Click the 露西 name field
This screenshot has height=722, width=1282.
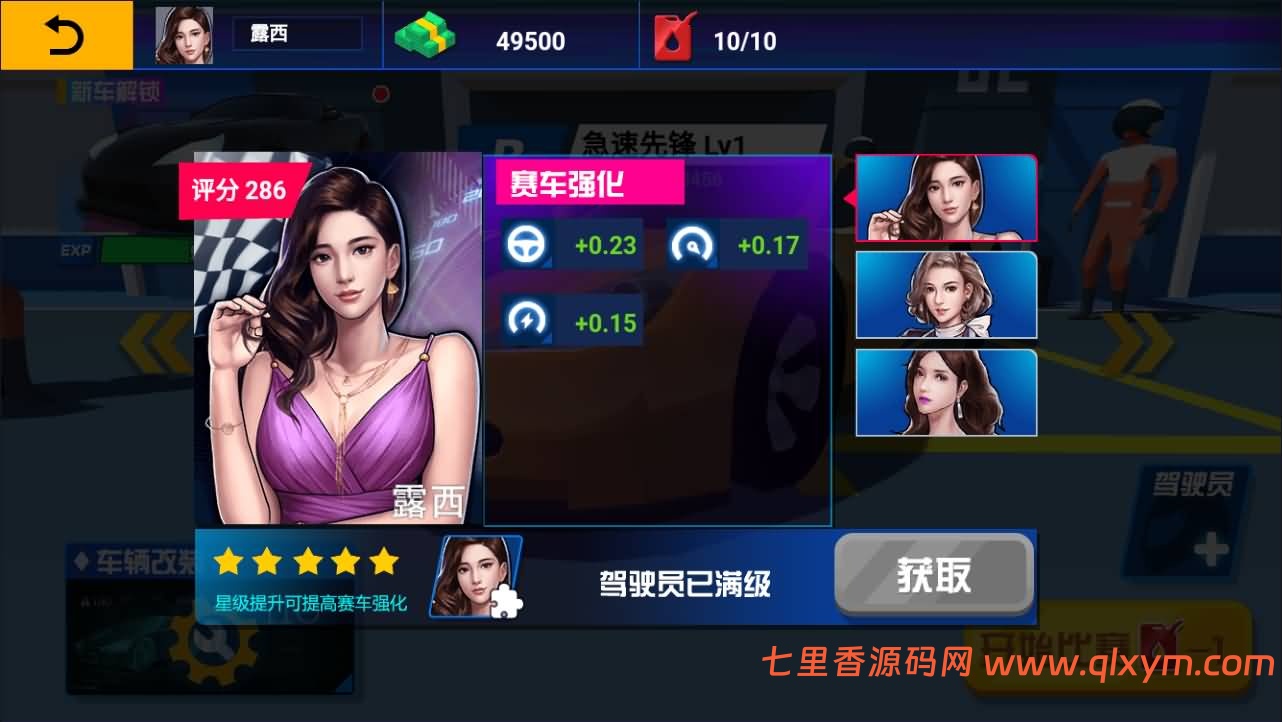pyautogui.click(x=296, y=34)
